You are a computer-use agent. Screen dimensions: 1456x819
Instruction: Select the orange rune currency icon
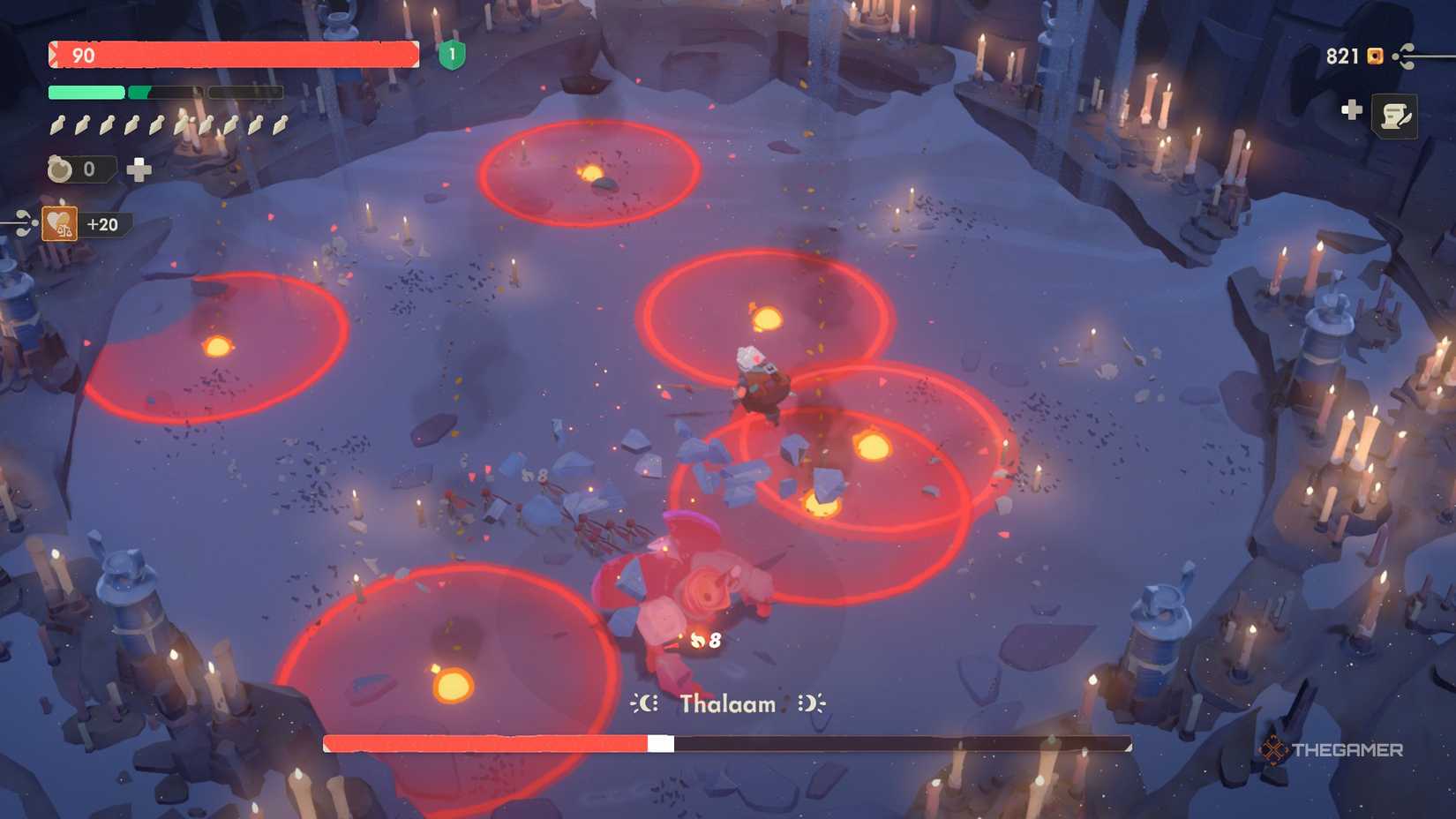click(x=1373, y=56)
